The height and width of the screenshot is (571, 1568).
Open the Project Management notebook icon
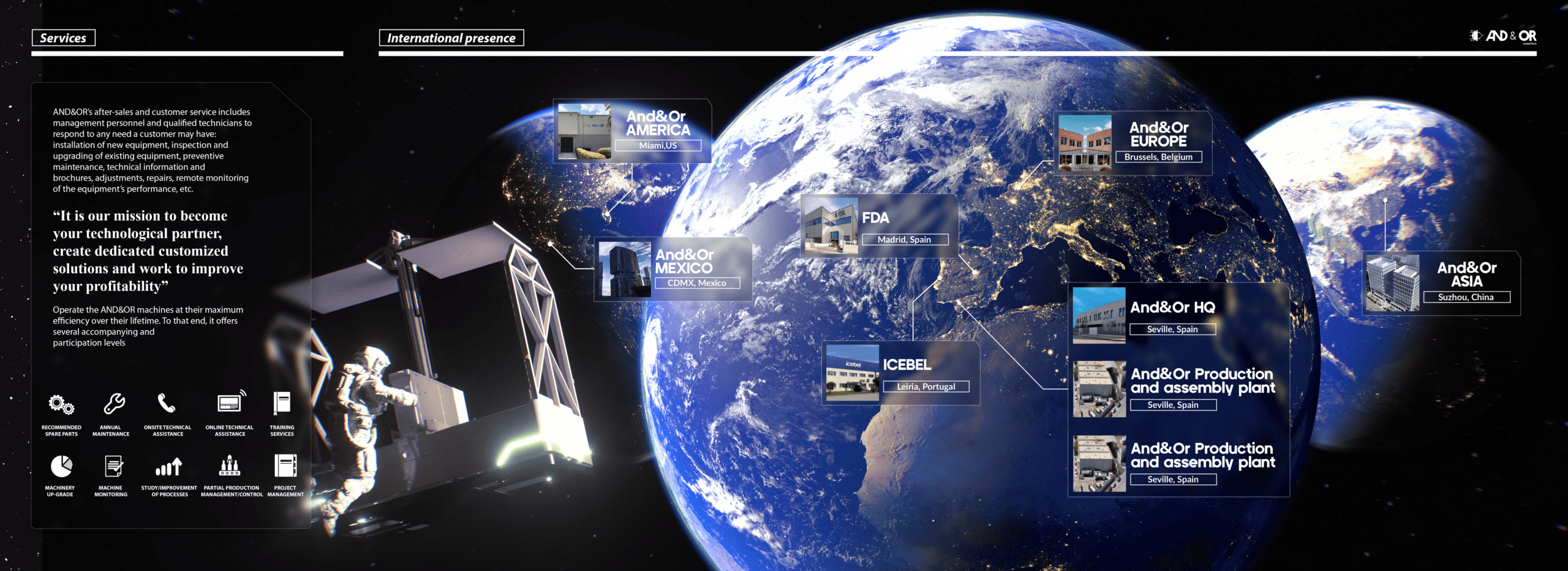285,466
